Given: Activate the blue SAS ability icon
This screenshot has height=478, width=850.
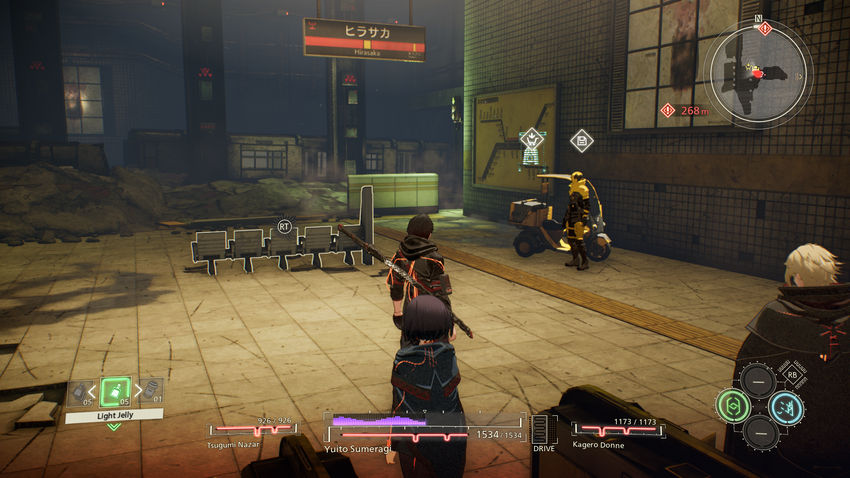Looking at the screenshot, I should point(785,407).
